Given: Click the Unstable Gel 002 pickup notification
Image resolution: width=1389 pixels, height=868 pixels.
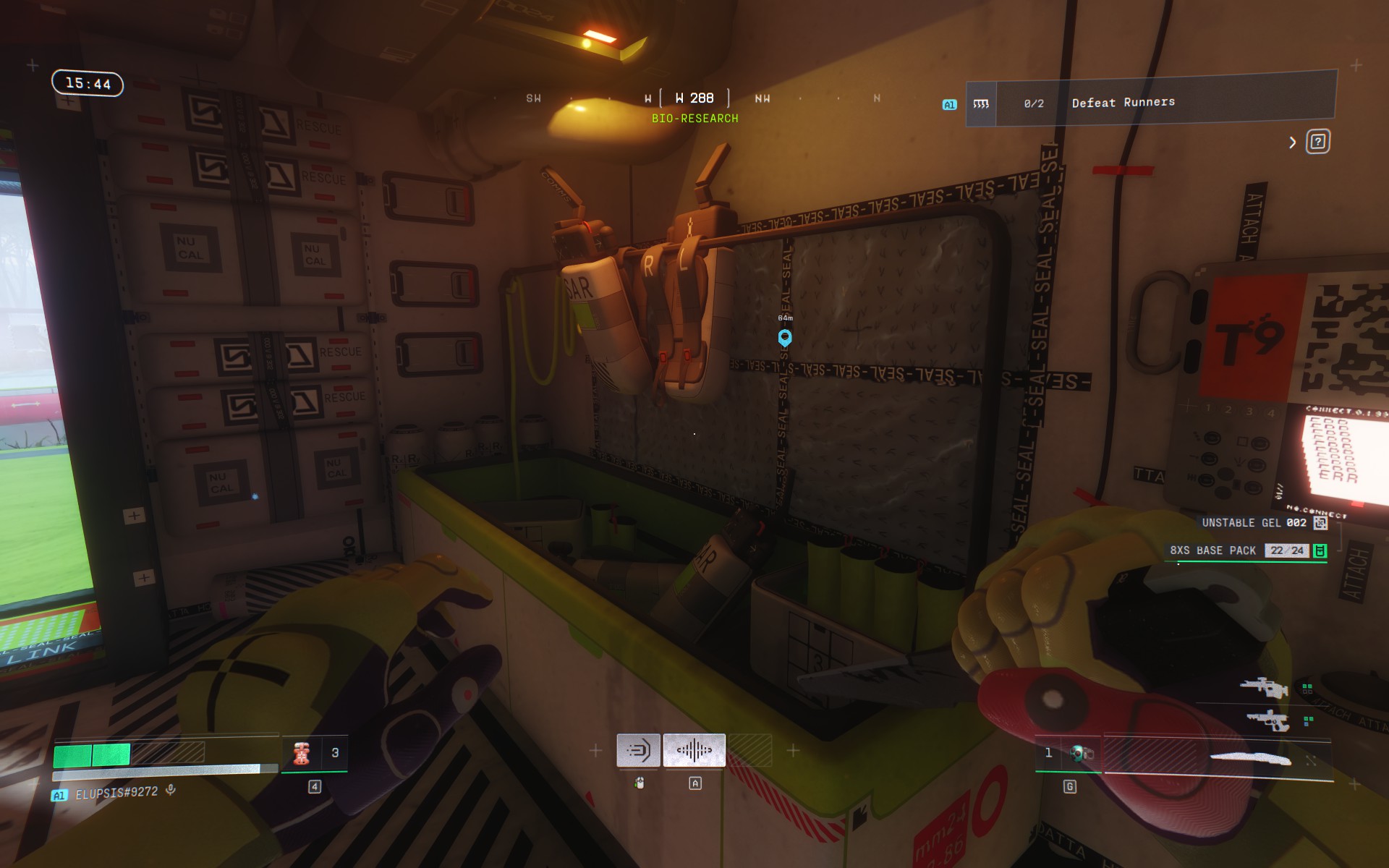Looking at the screenshot, I should (1263, 523).
